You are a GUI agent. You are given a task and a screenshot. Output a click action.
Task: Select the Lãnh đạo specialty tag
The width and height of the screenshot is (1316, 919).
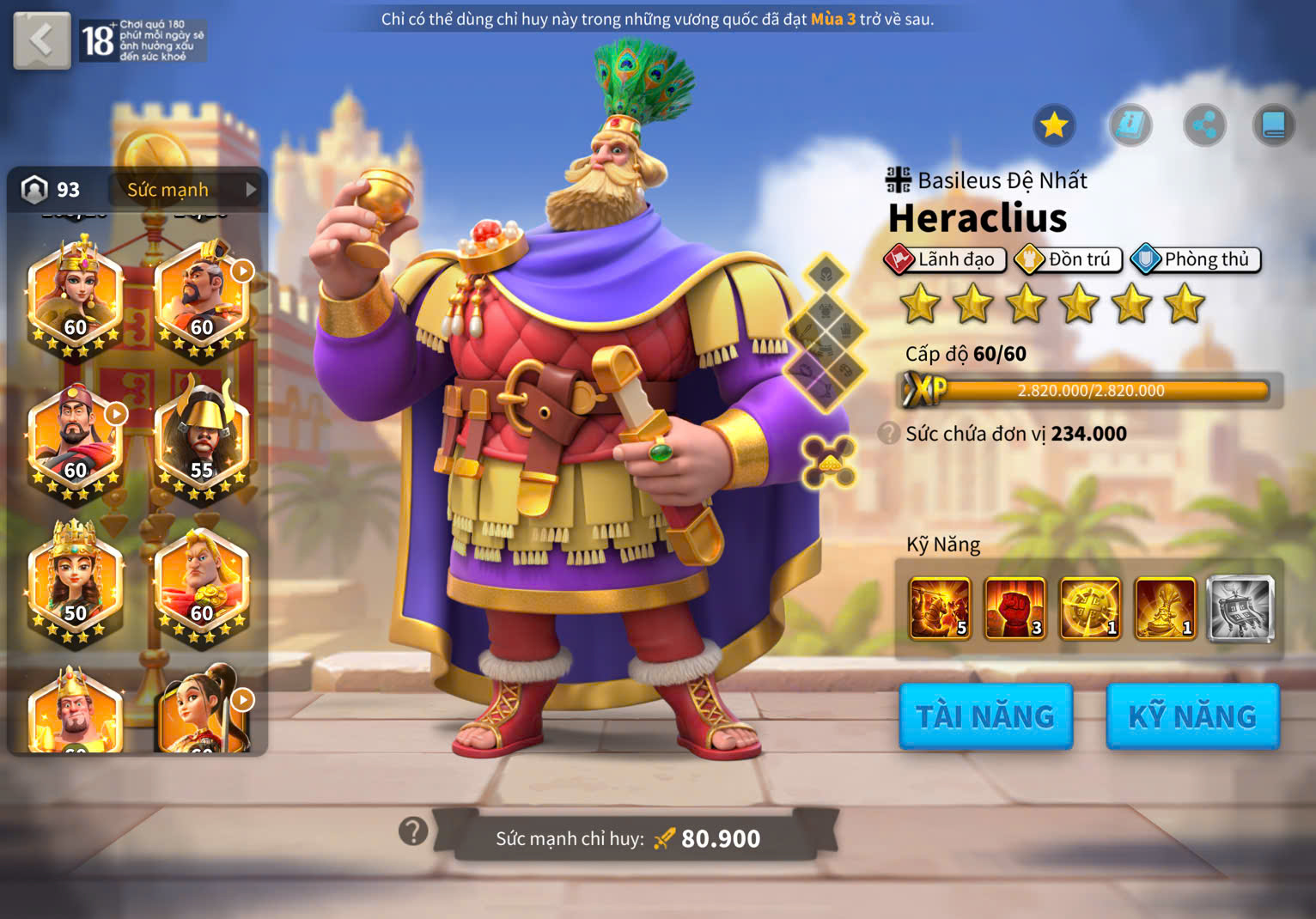coord(945,259)
